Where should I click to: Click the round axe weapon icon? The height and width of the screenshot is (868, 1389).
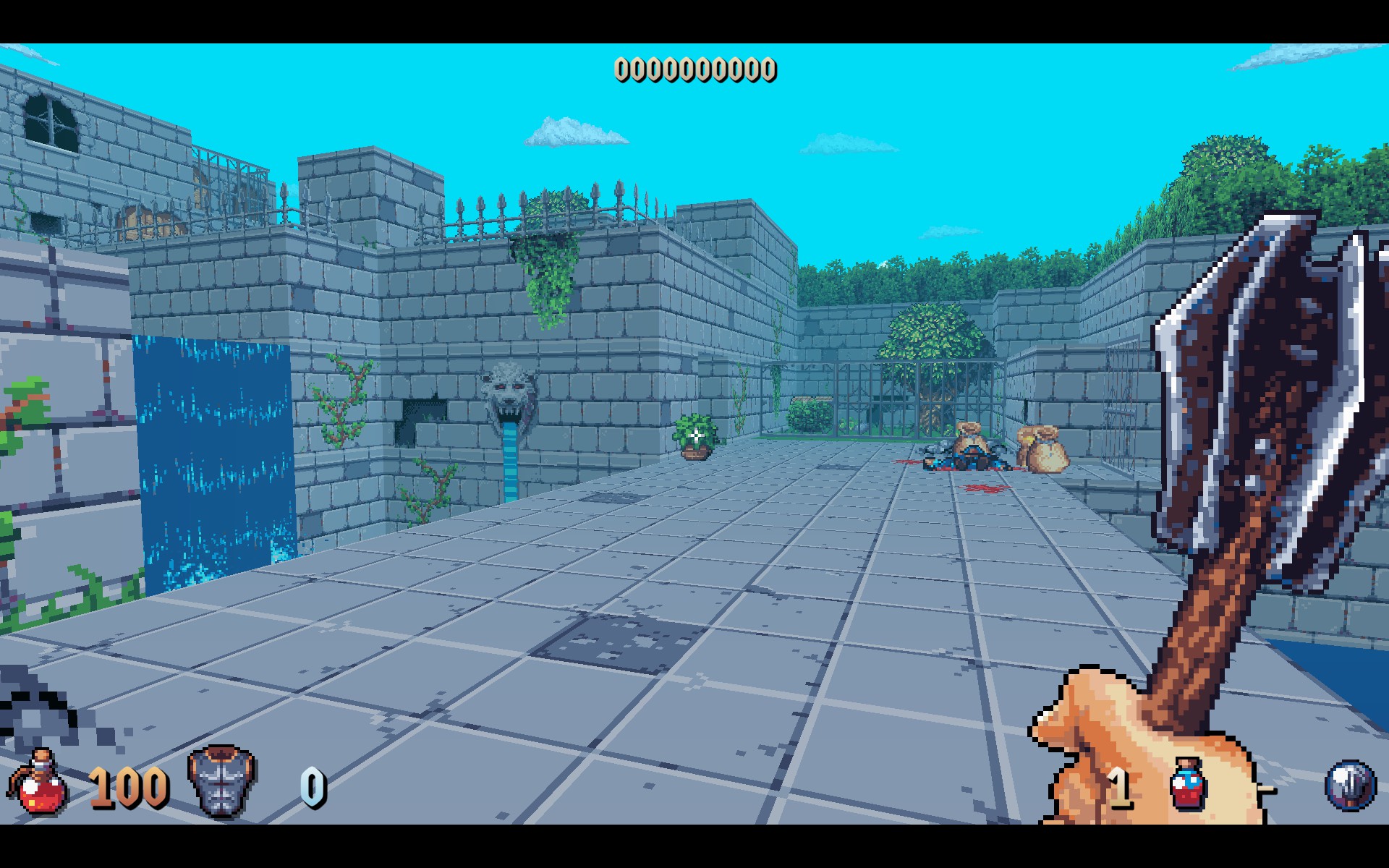(1350, 785)
